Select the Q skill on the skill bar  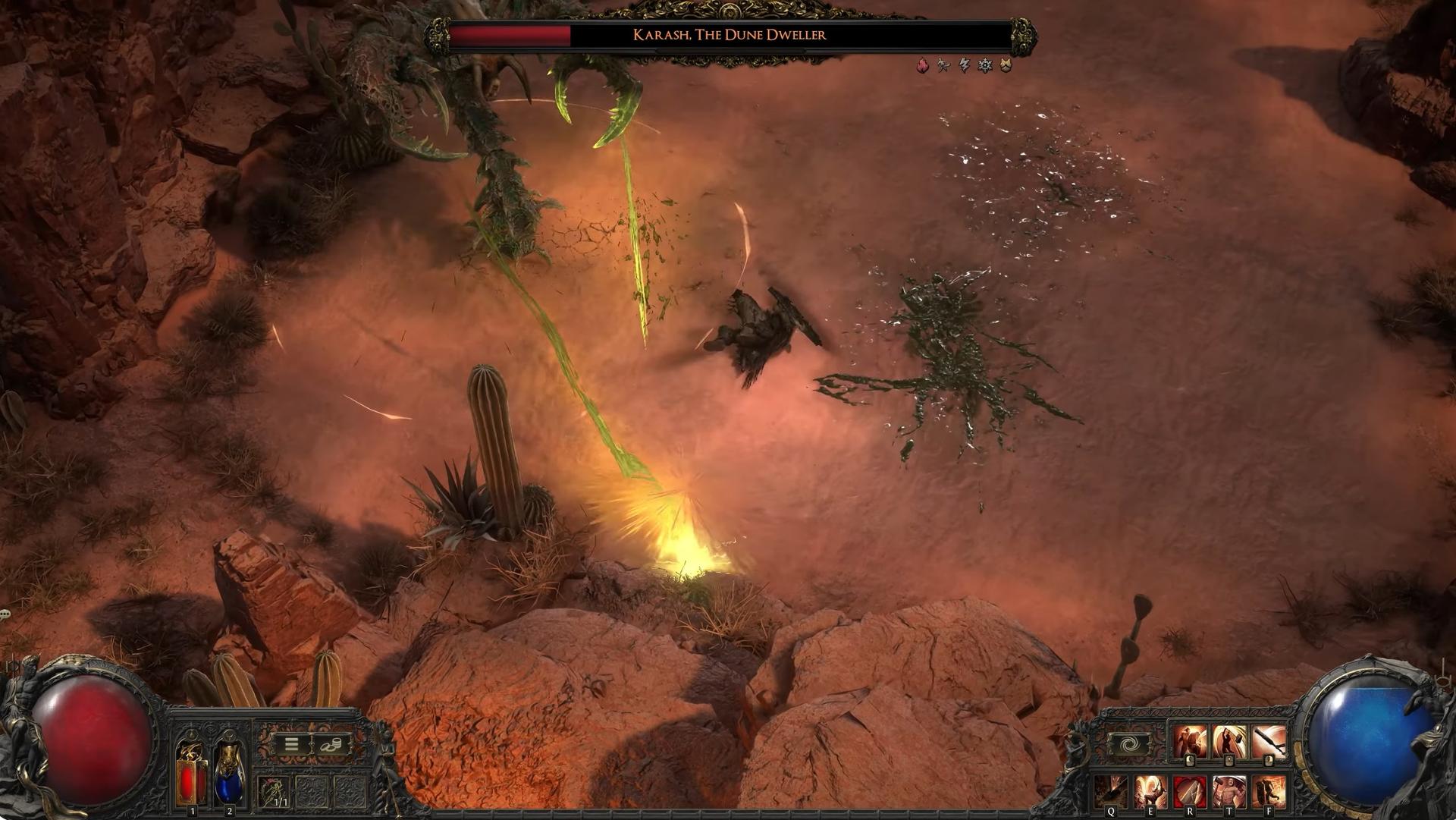point(1111,791)
